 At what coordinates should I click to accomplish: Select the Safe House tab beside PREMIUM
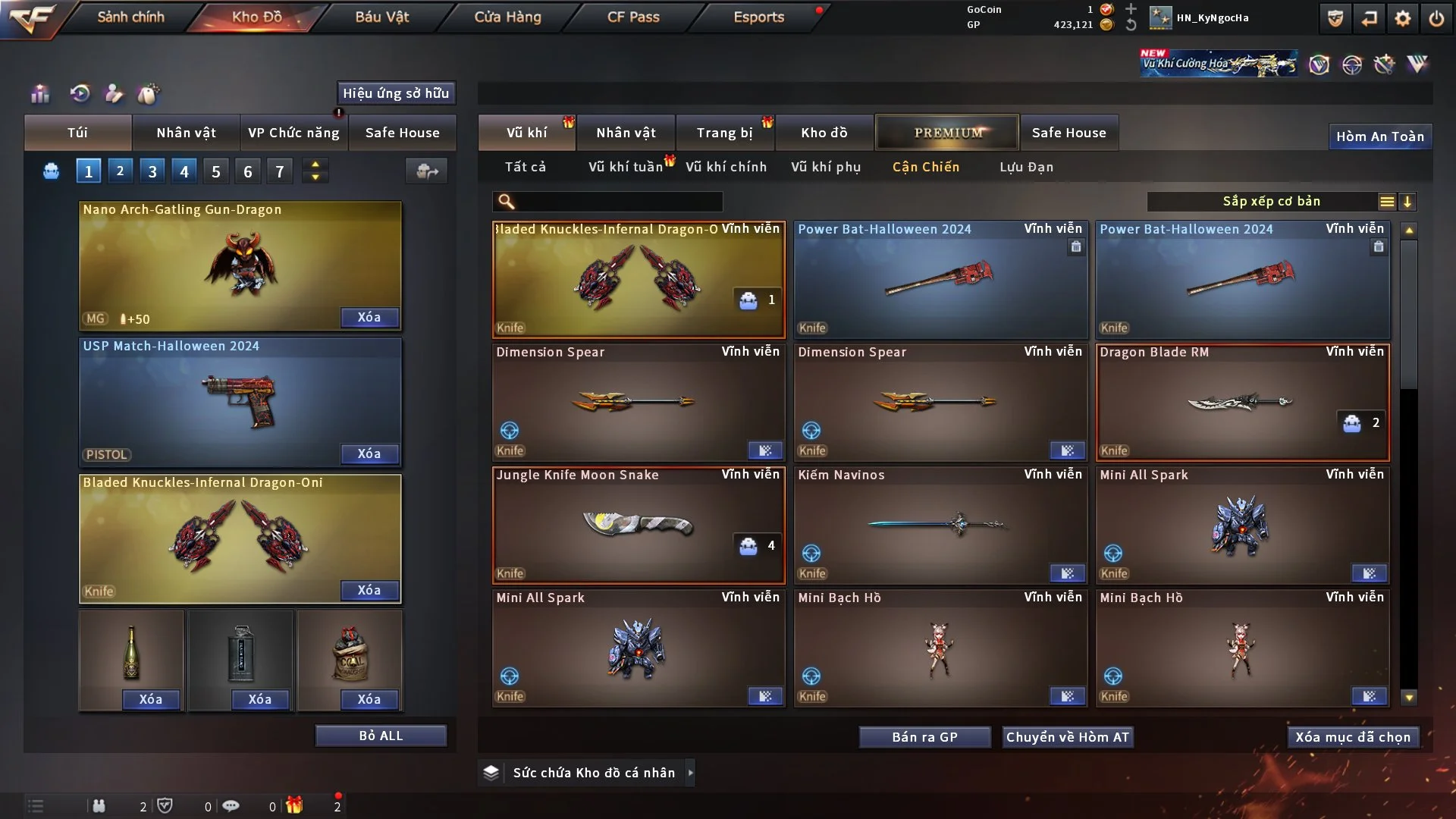[x=1068, y=133]
